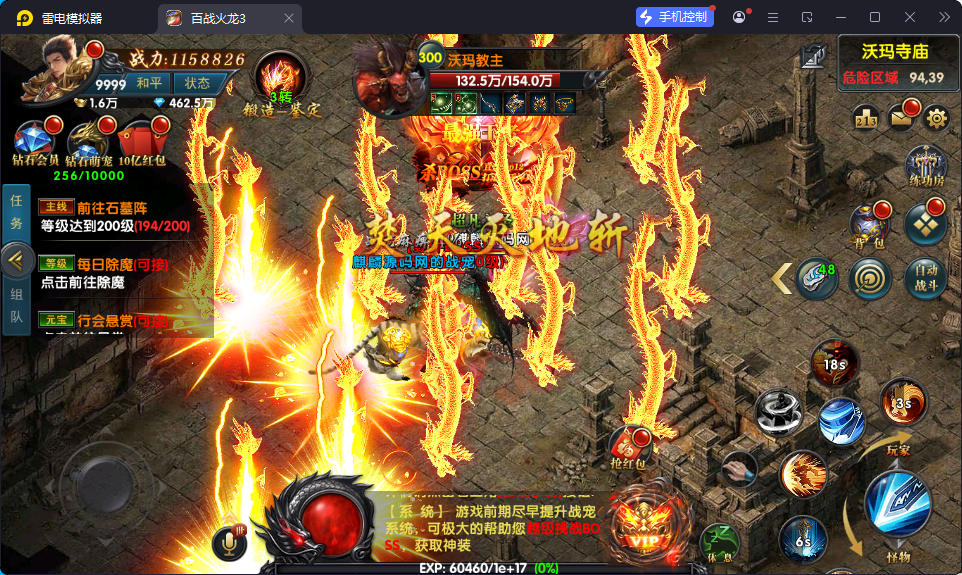The image size is (962, 575).
Task: Toggle the 和平 peace mode button
Action: coord(150,83)
